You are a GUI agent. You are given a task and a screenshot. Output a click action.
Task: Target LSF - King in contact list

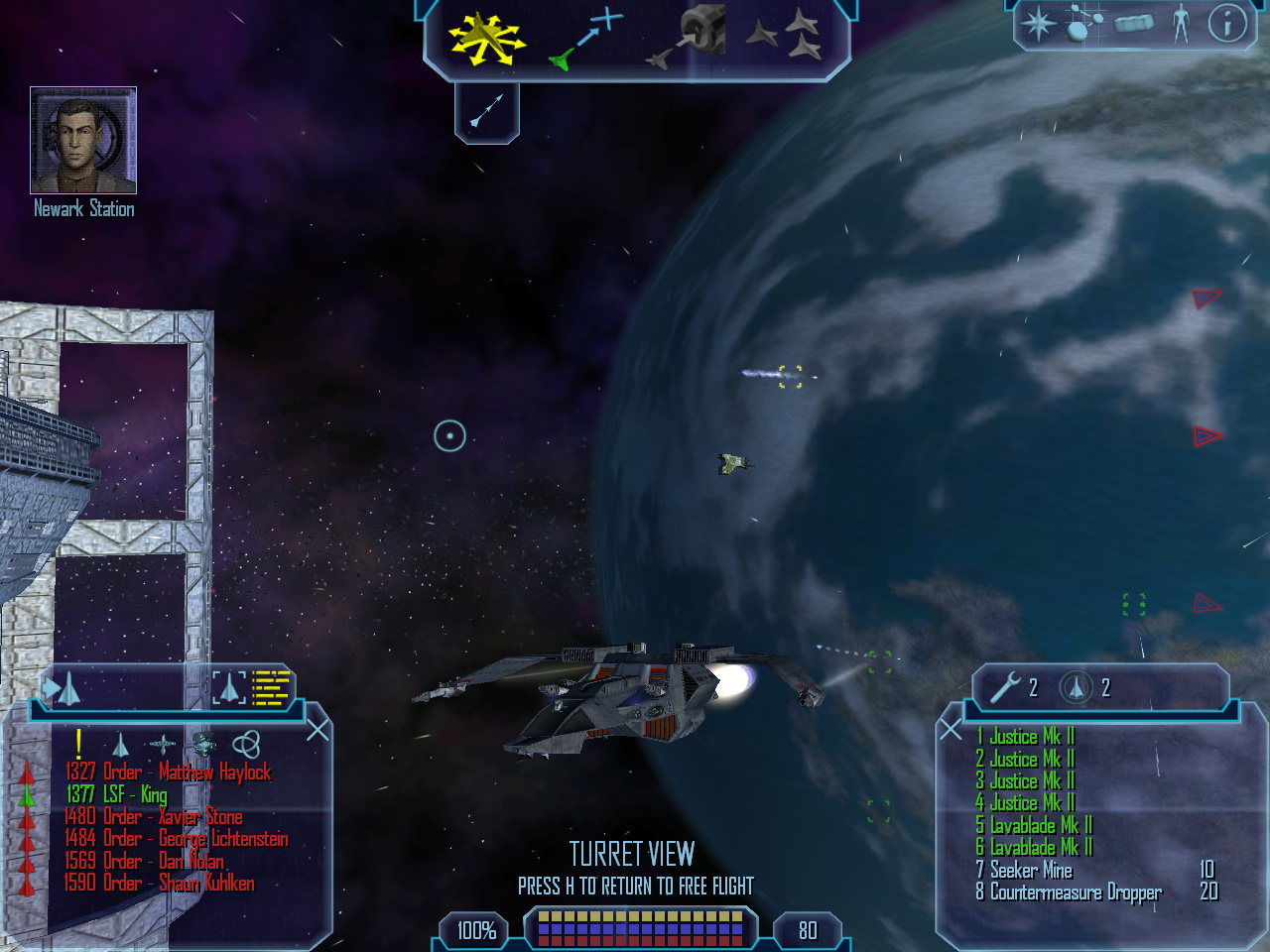(x=117, y=794)
